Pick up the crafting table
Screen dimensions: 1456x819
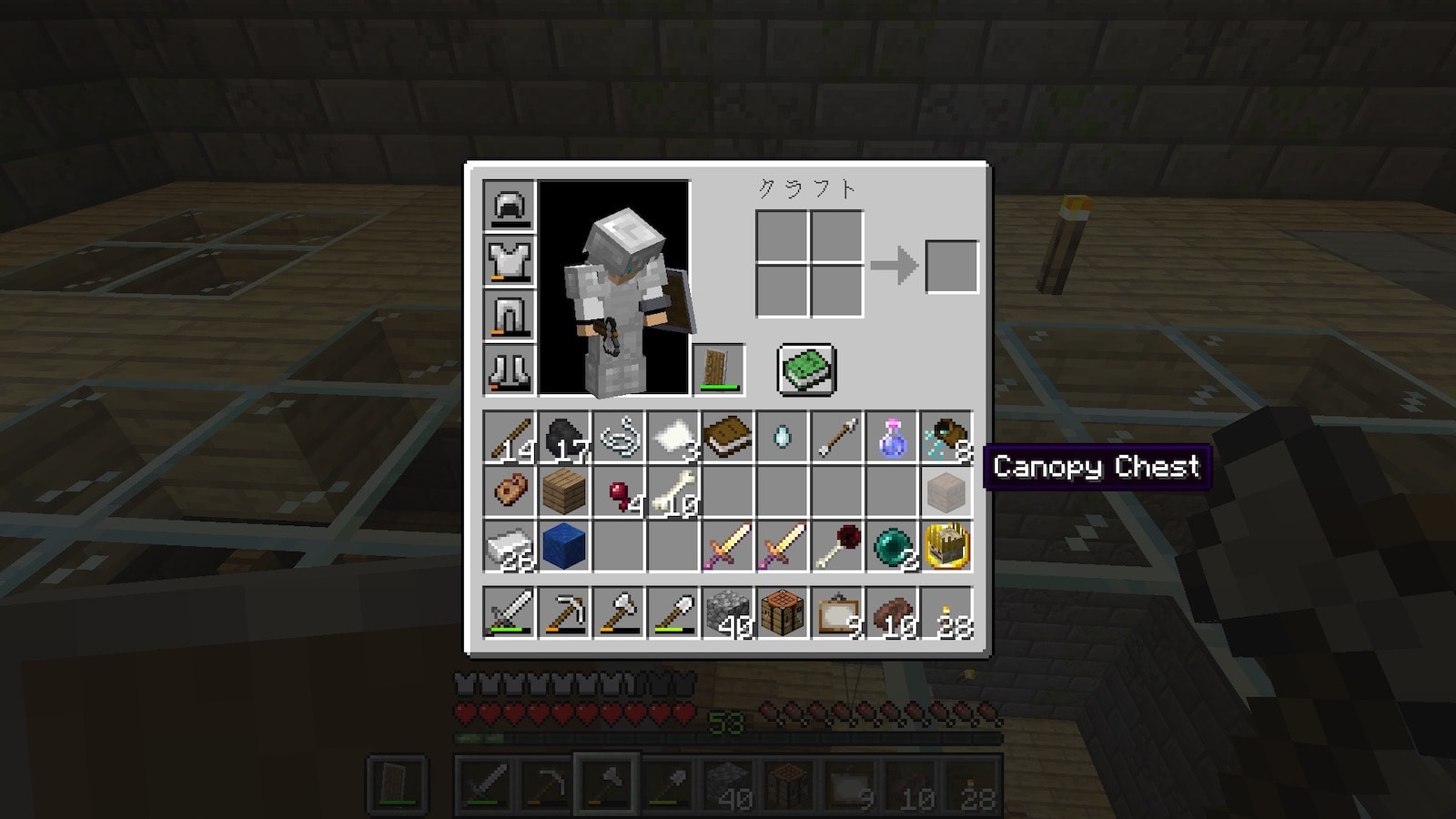click(x=783, y=612)
